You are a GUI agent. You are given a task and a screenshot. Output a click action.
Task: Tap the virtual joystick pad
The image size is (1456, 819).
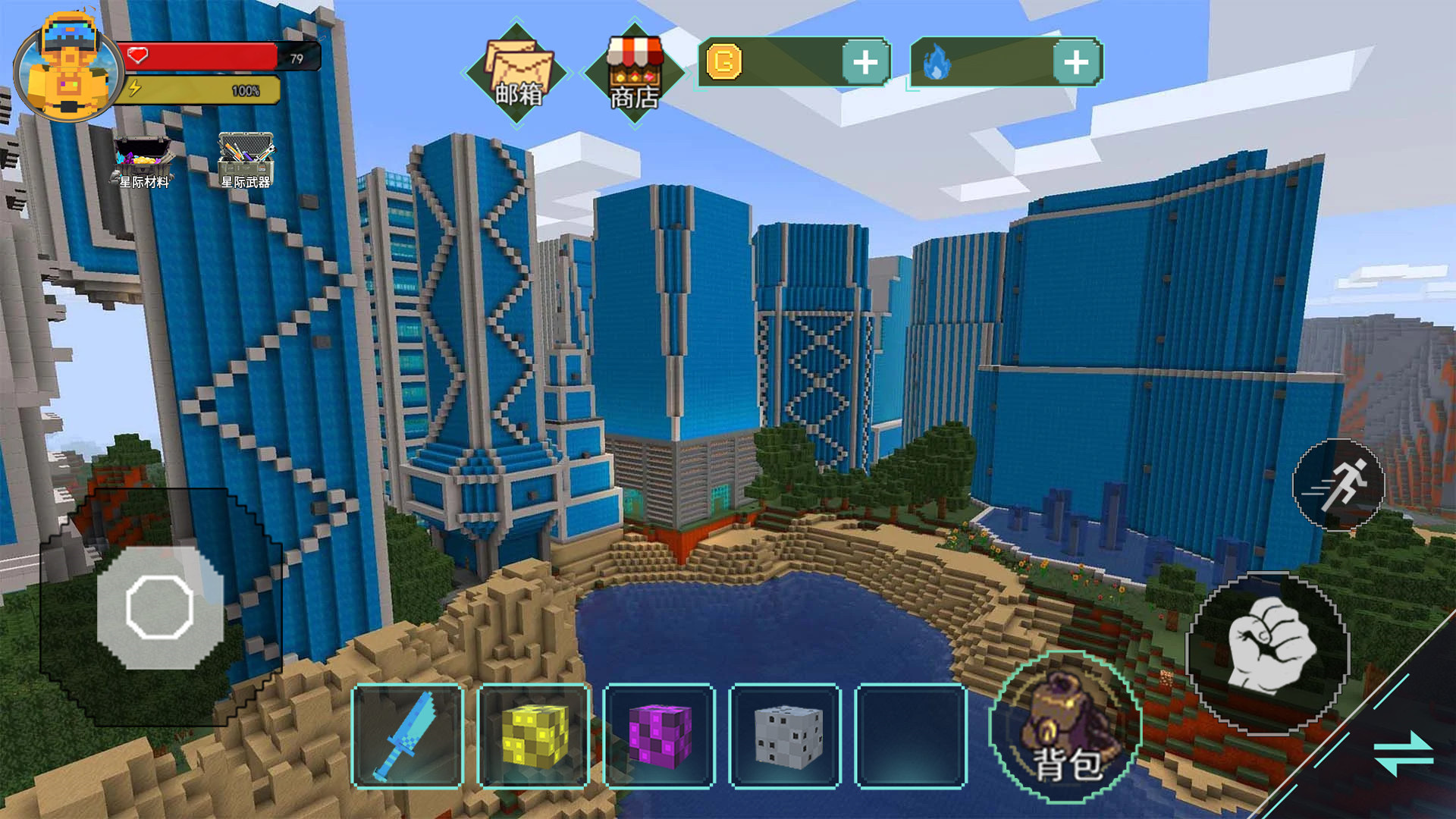(160, 607)
